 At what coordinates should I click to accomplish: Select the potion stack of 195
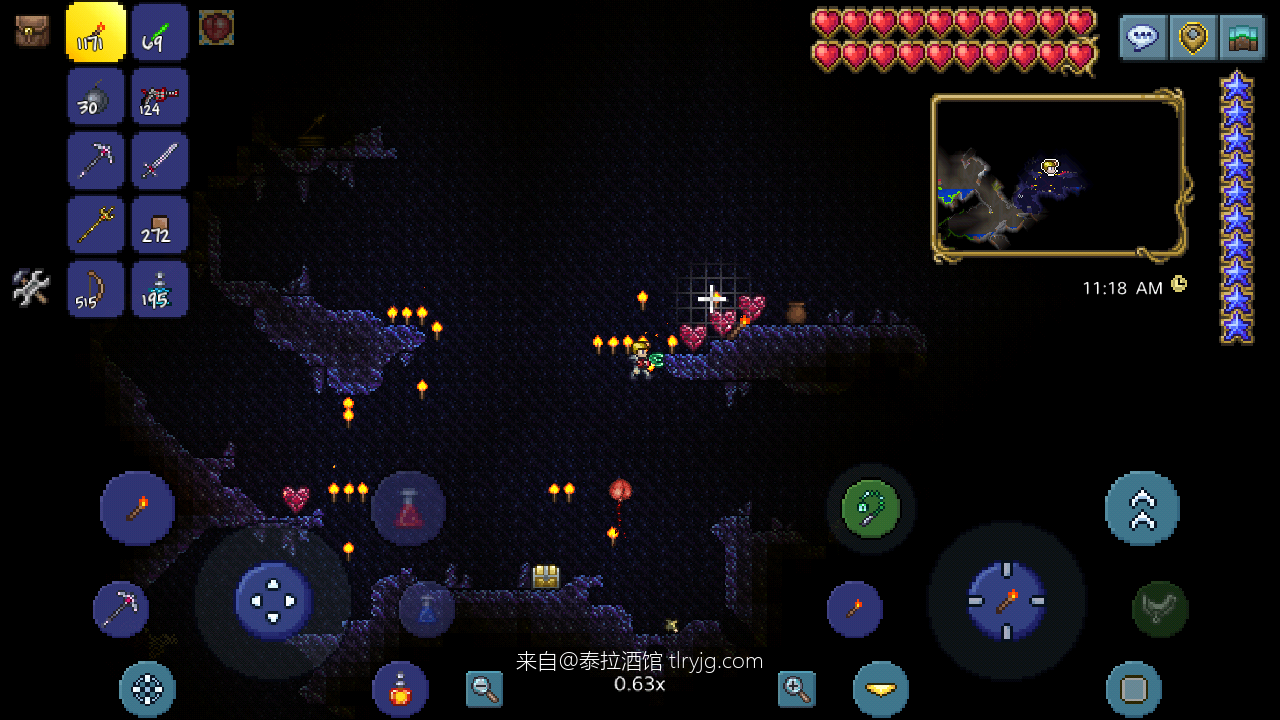click(x=159, y=289)
